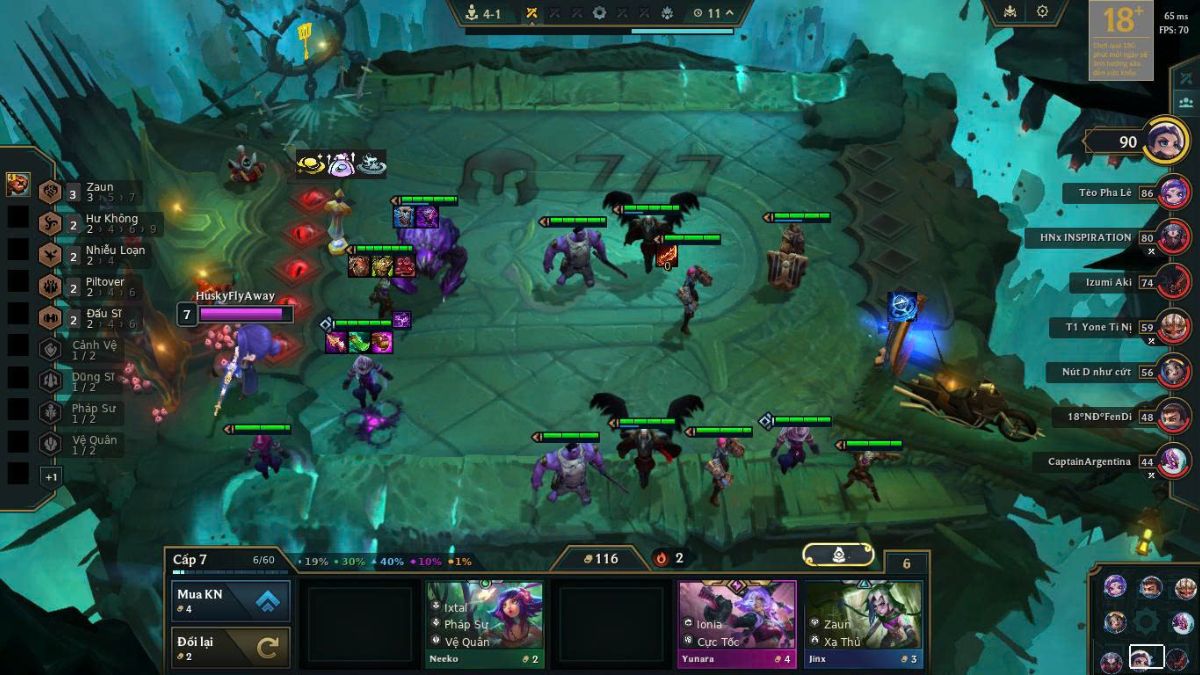
Task: Click the Đấu Sĩ trait entry
Action: coord(95,318)
